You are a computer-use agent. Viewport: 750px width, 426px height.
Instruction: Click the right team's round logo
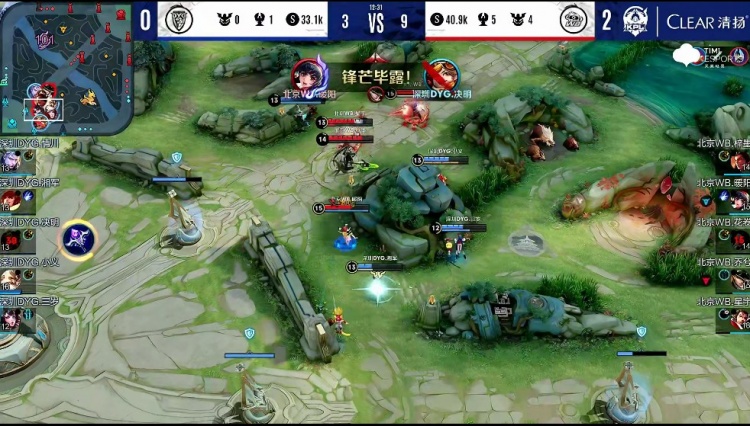[x=574, y=20]
